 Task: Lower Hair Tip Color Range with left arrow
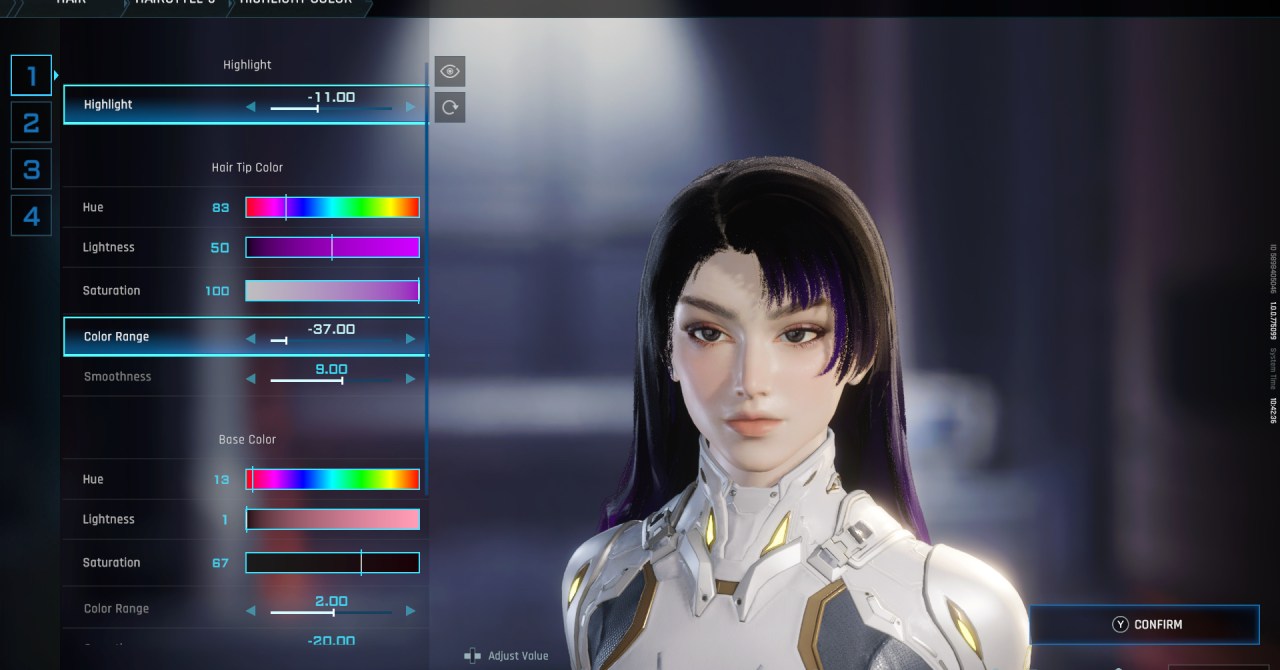251,339
